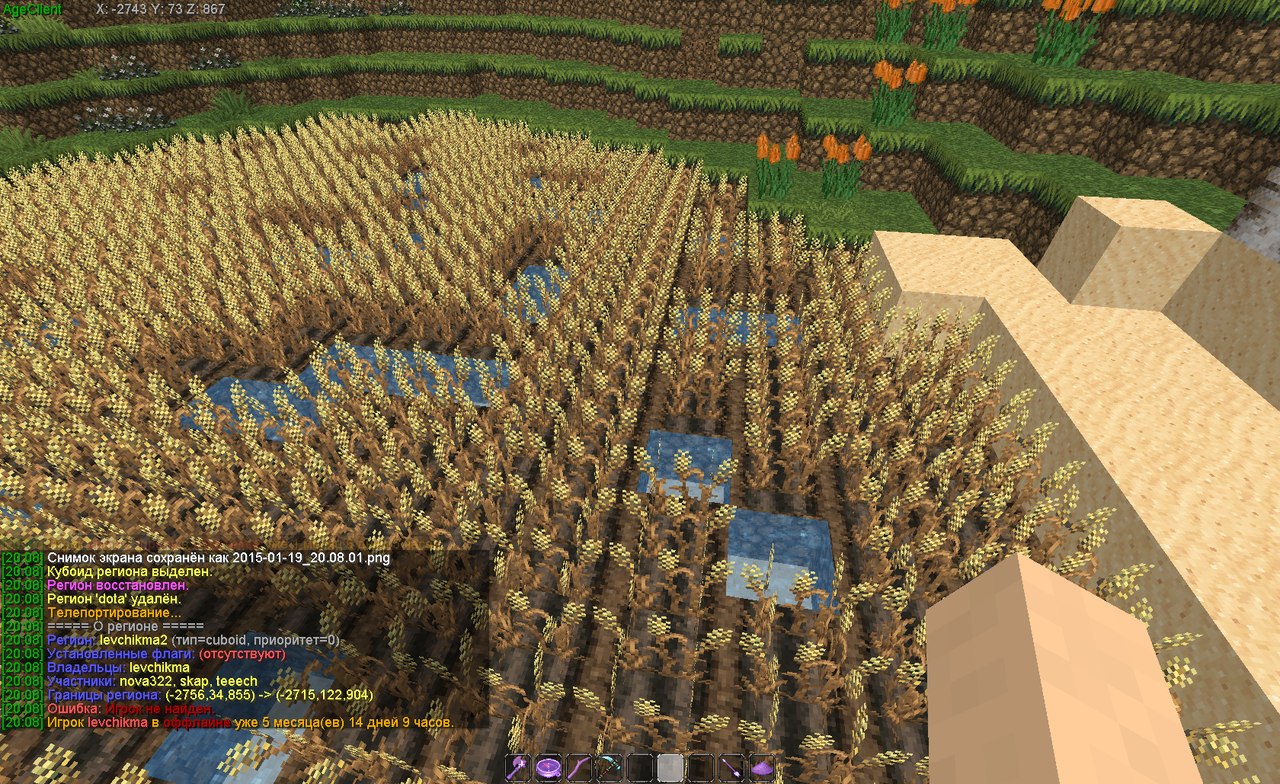Image resolution: width=1280 pixels, height=784 pixels.
Task: Choose the purple dust pile hotbar slot
Action: 762,768
